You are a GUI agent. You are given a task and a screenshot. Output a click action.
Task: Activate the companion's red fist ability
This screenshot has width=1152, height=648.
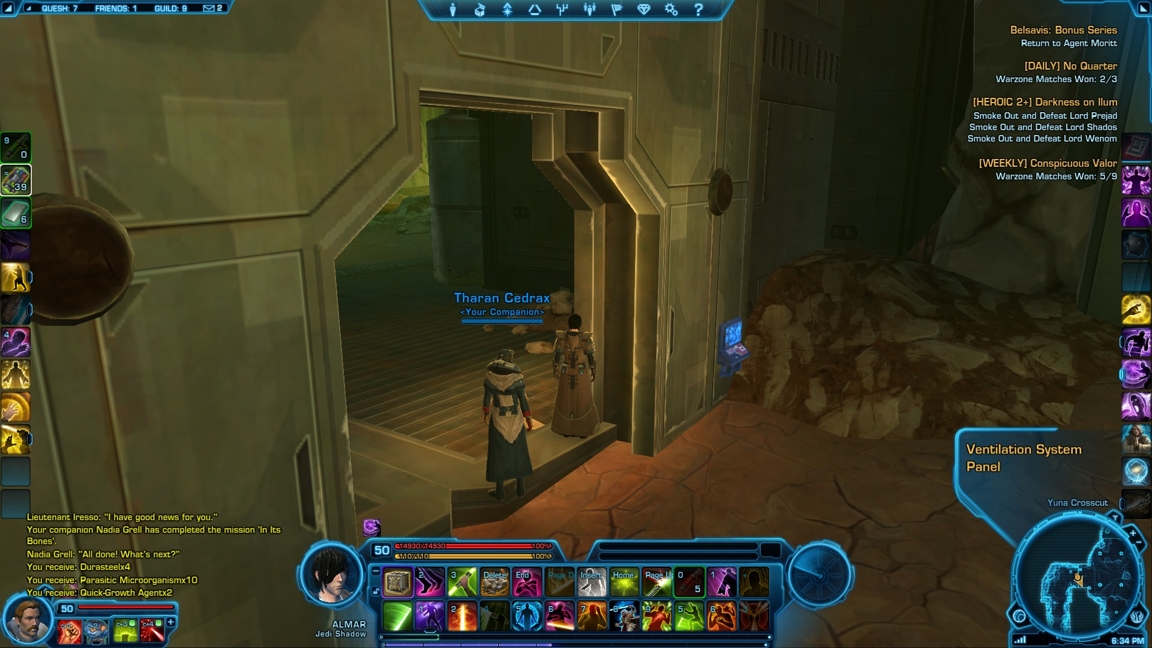tap(70, 631)
